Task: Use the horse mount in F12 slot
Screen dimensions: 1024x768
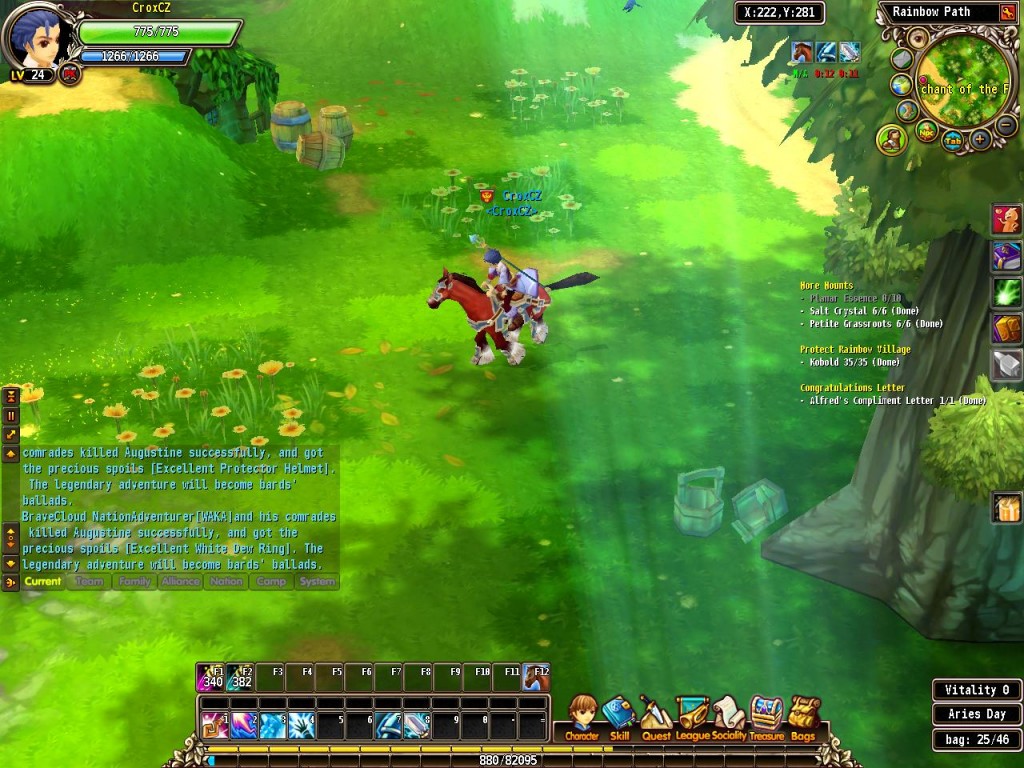Action: click(536, 678)
